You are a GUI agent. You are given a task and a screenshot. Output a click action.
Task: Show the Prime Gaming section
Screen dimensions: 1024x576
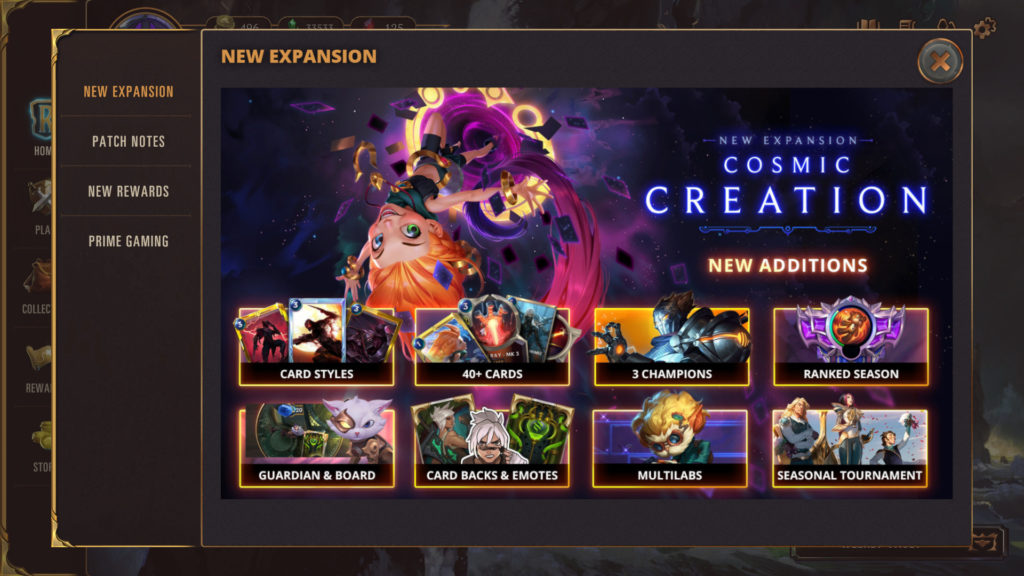coord(128,241)
